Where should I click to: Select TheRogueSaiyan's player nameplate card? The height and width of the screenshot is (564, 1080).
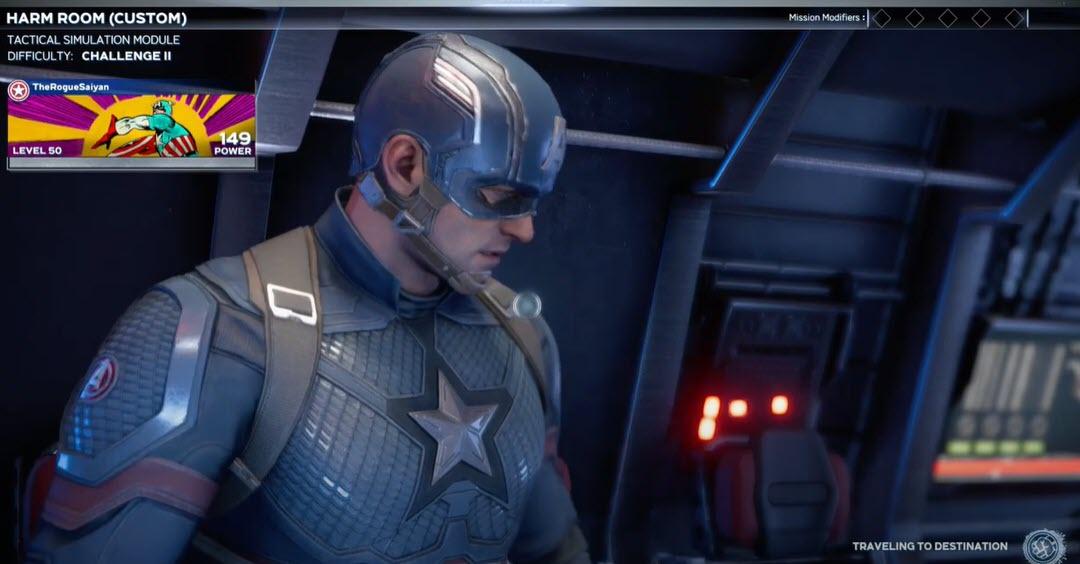pos(131,125)
